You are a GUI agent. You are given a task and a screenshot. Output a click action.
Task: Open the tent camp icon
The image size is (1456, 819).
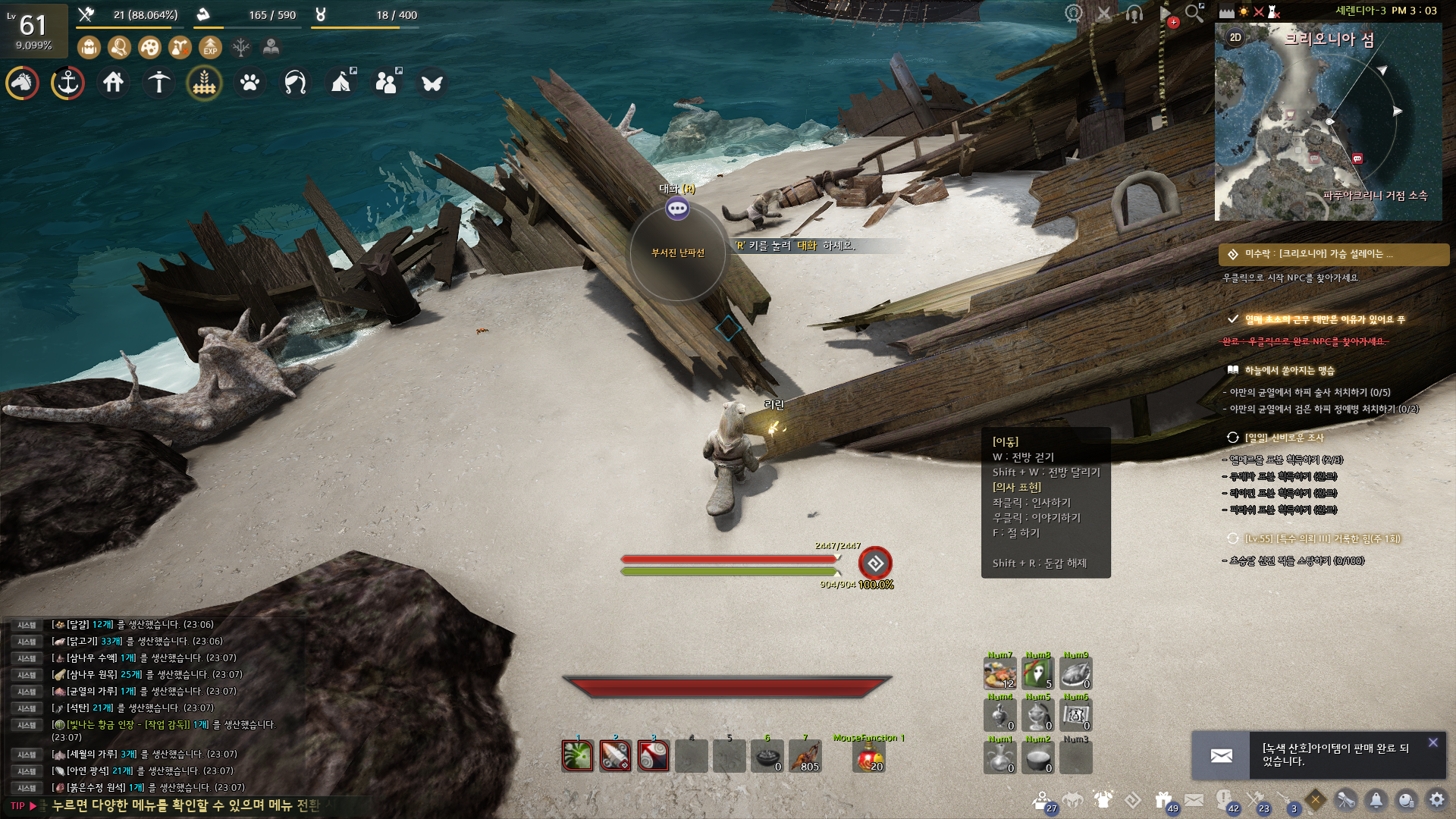(x=342, y=83)
